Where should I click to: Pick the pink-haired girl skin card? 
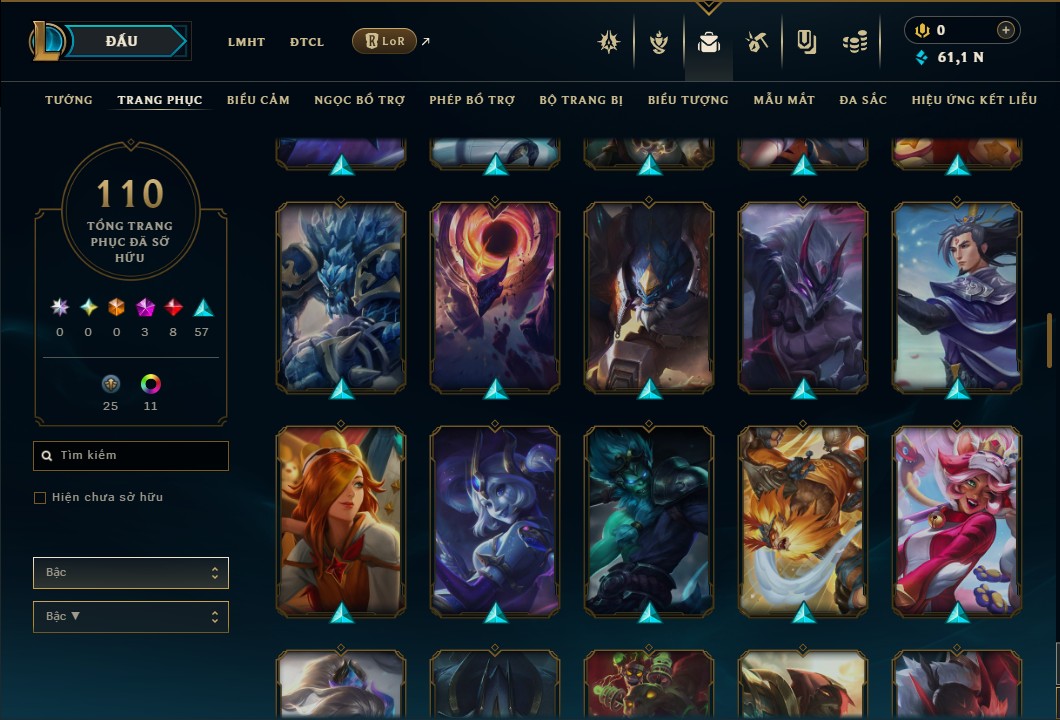957,520
